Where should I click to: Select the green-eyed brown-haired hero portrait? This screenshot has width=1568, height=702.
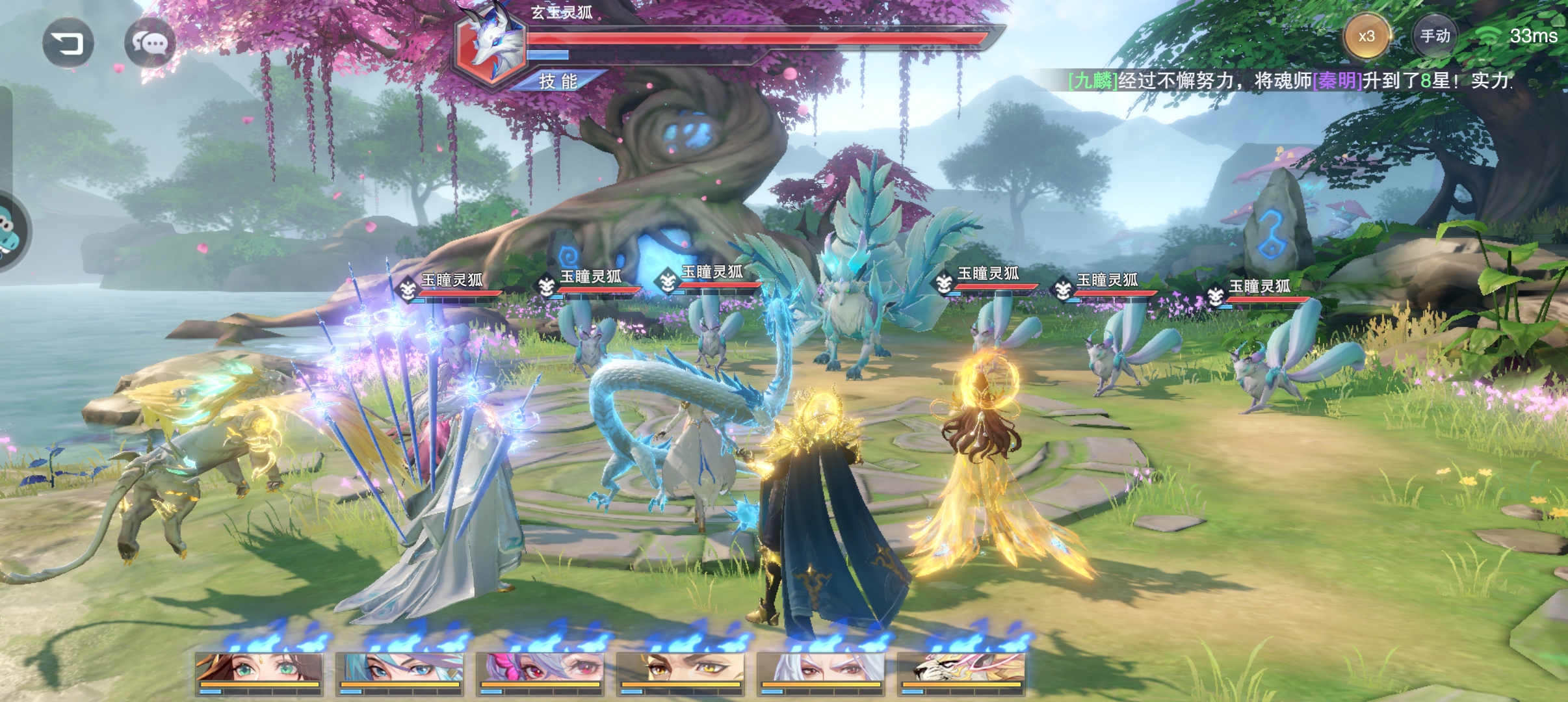pyautogui.click(x=259, y=671)
